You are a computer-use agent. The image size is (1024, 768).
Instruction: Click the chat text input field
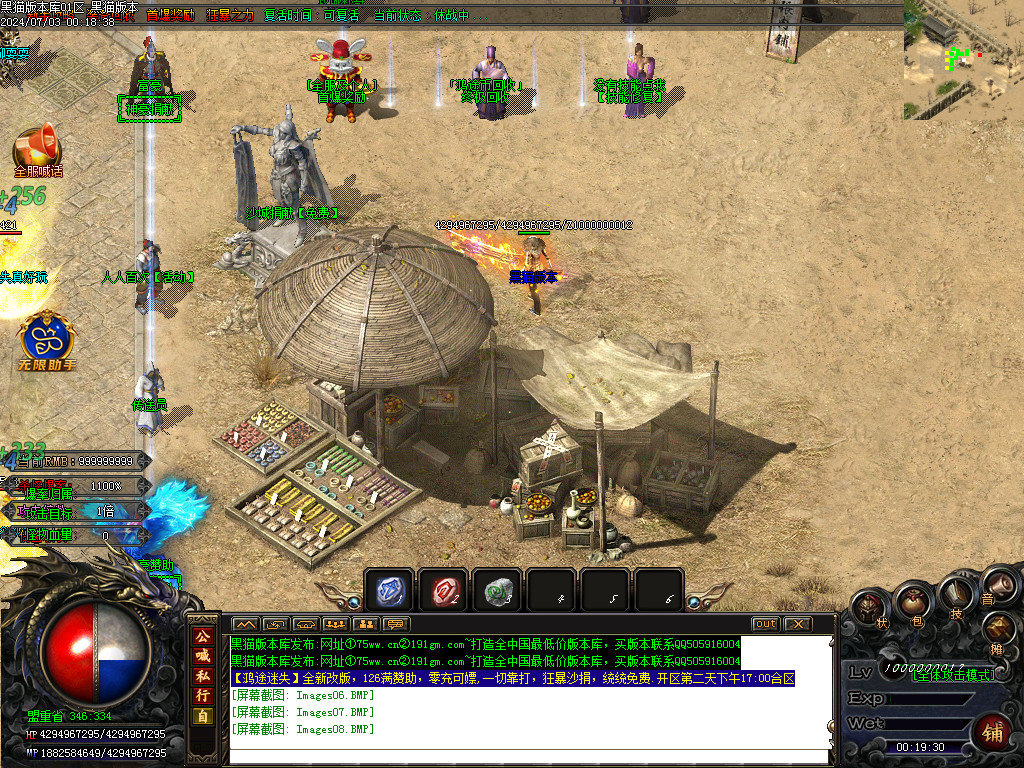point(528,756)
